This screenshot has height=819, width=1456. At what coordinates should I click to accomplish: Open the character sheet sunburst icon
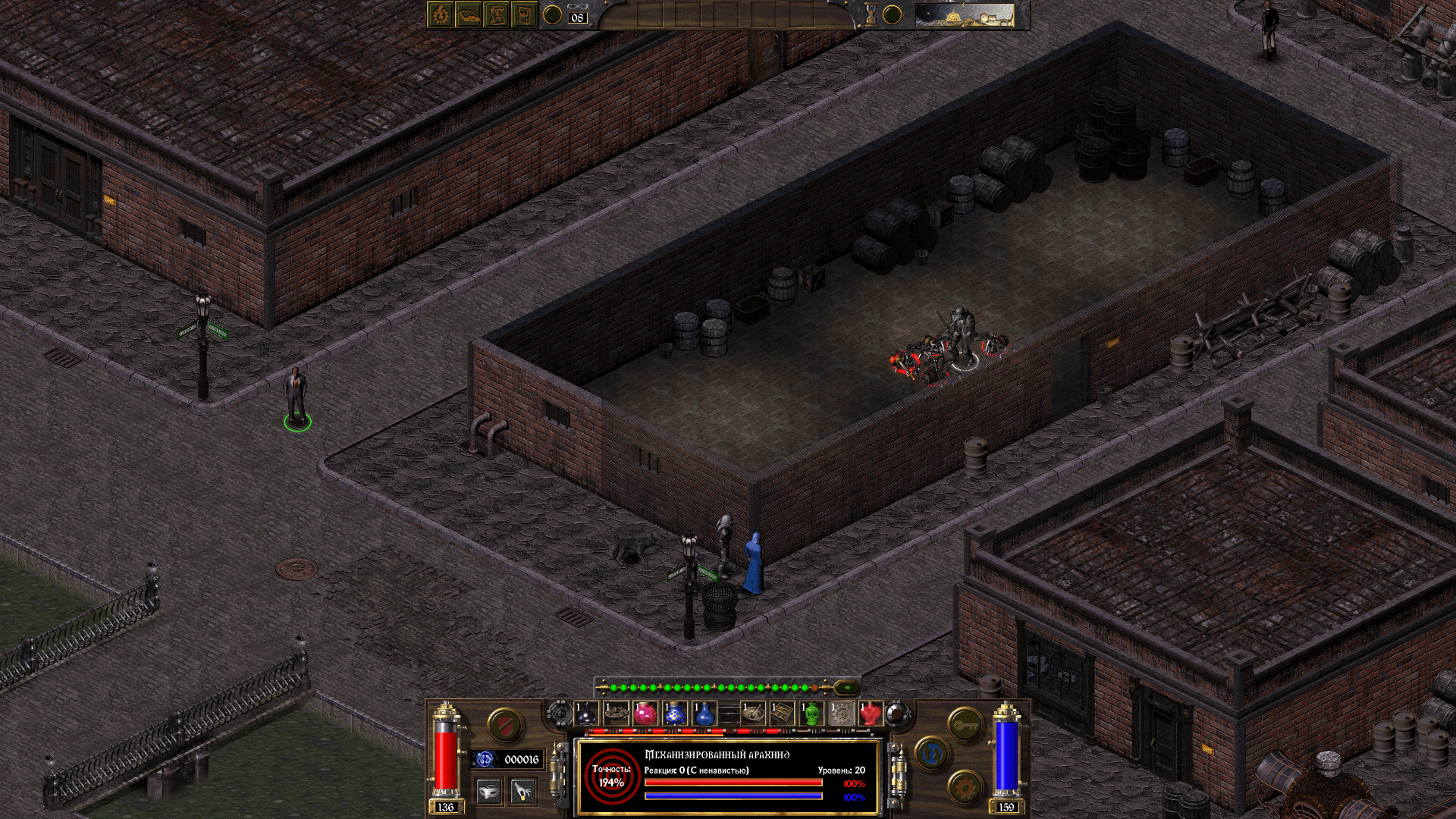(x=440, y=15)
